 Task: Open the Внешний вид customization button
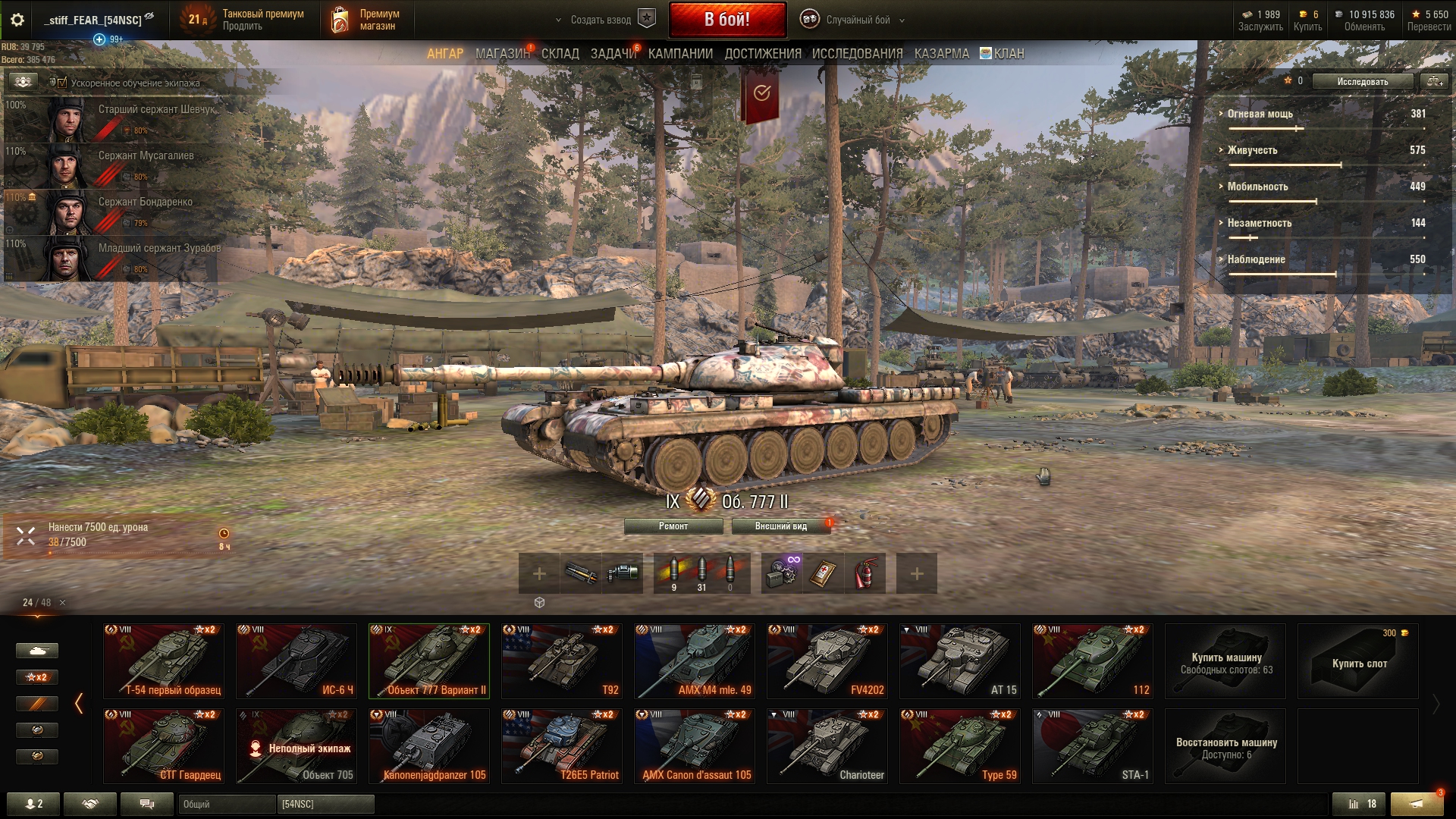tap(780, 526)
